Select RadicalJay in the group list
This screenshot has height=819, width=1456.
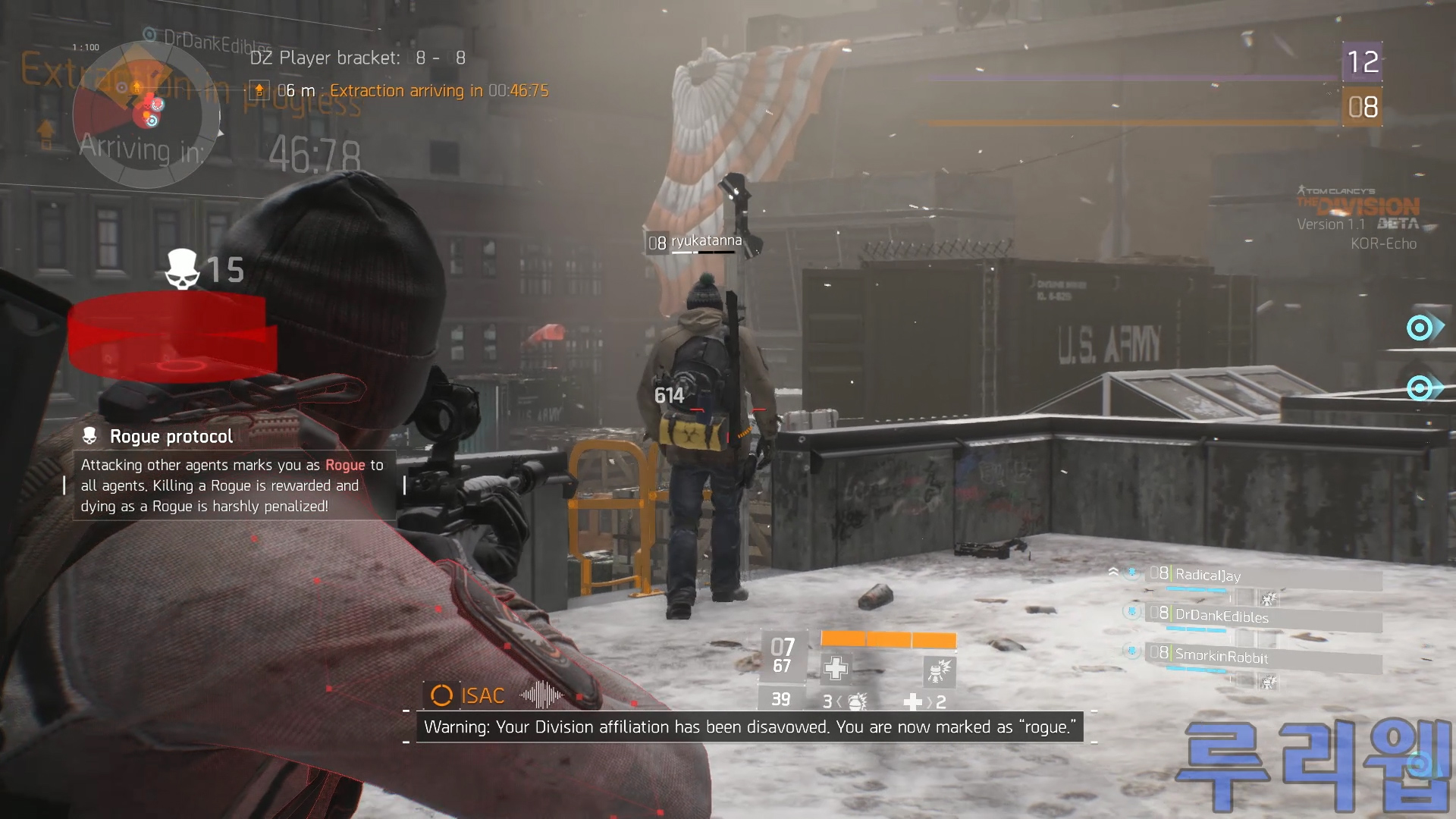pos(1208,576)
